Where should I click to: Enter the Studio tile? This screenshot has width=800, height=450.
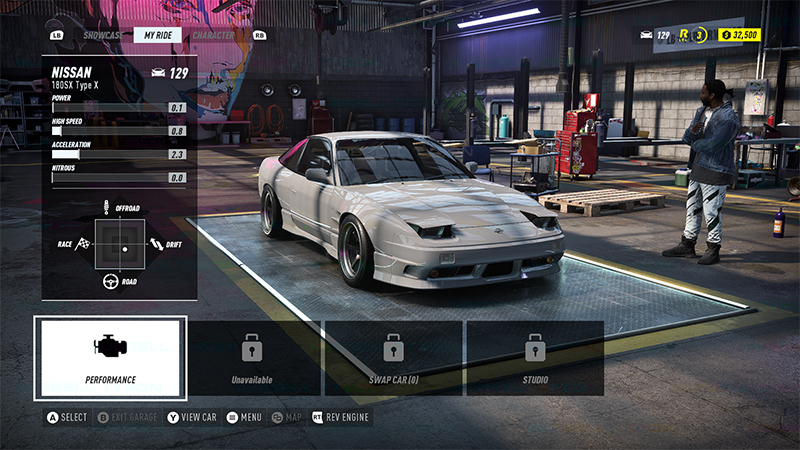pos(535,358)
